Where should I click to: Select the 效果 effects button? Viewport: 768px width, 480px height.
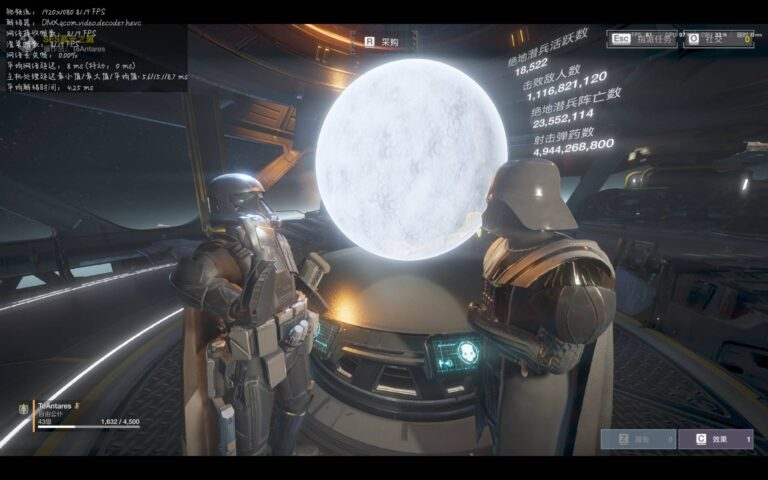pos(715,439)
